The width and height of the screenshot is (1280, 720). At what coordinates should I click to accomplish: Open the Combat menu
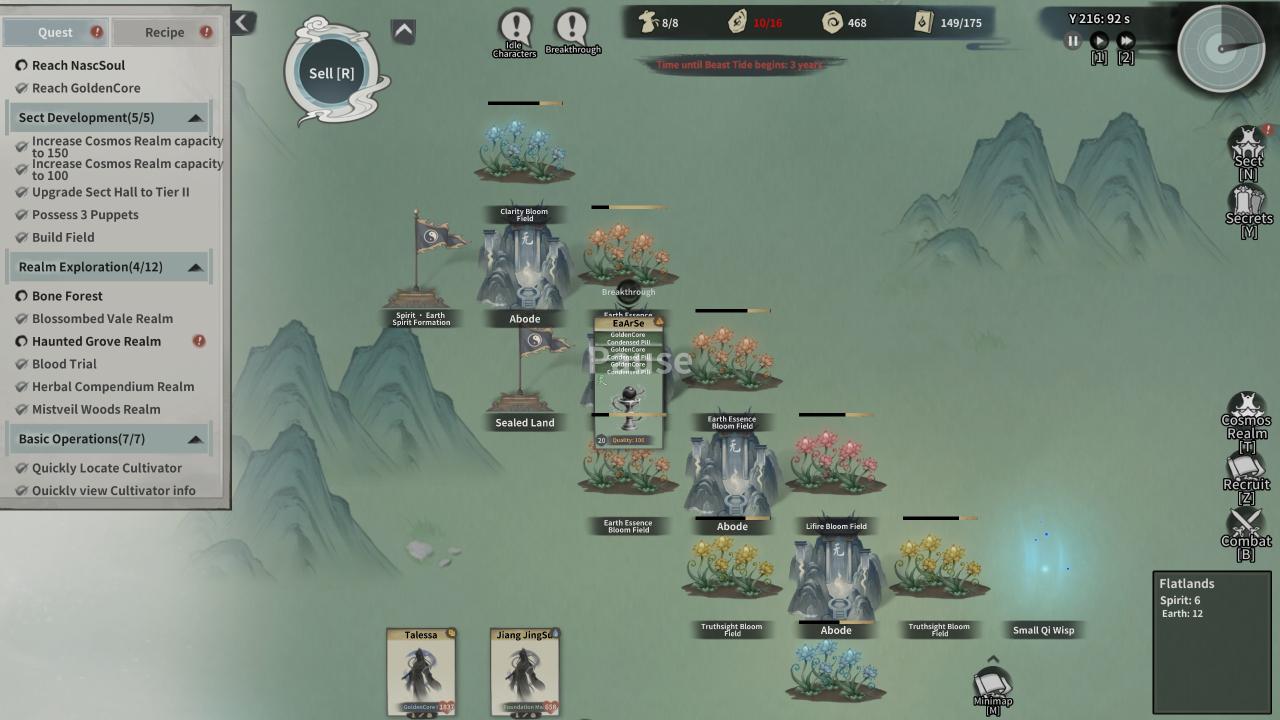coord(1246,532)
